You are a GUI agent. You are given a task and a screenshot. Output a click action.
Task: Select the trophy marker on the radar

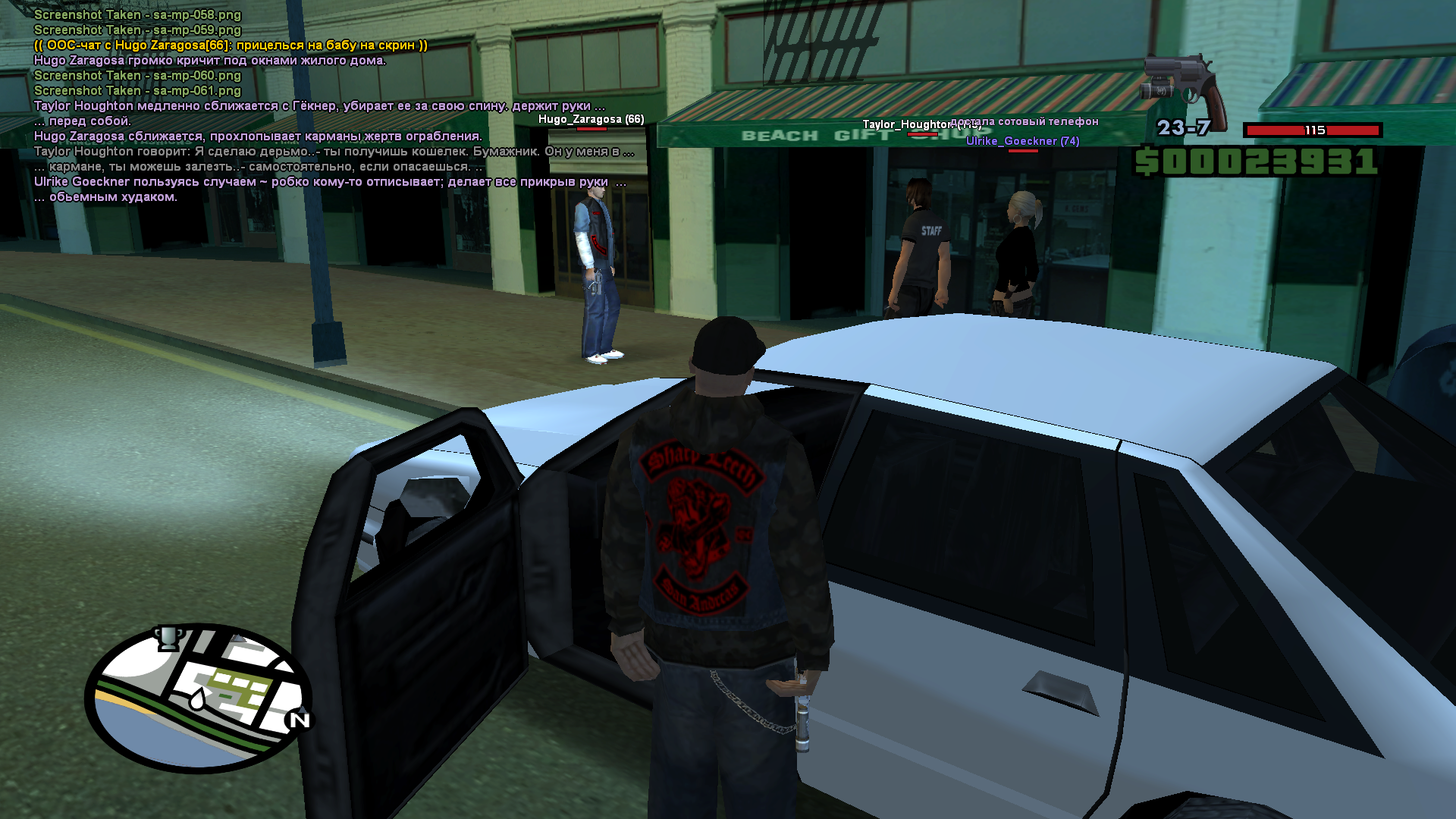(x=168, y=638)
